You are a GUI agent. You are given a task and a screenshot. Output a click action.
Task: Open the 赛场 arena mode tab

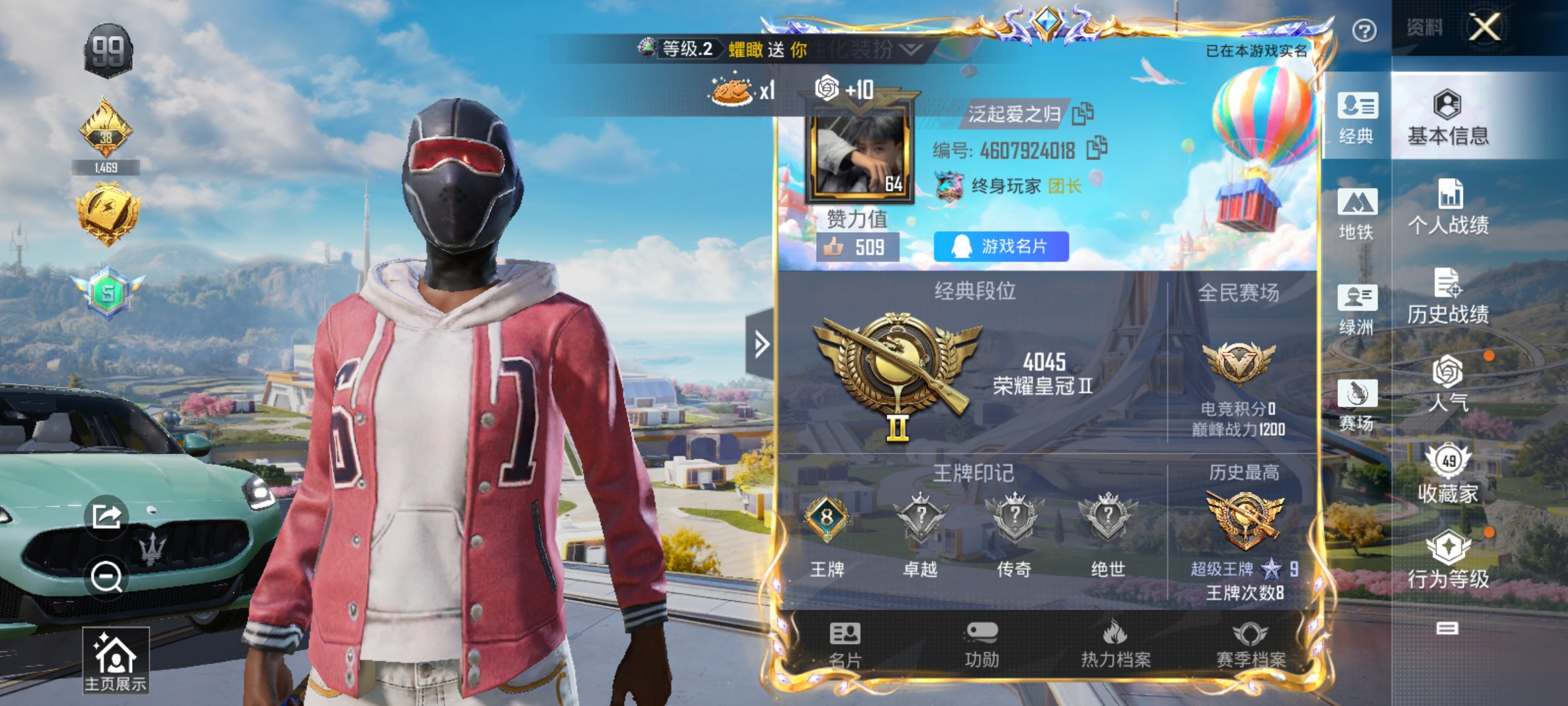(x=1357, y=405)
